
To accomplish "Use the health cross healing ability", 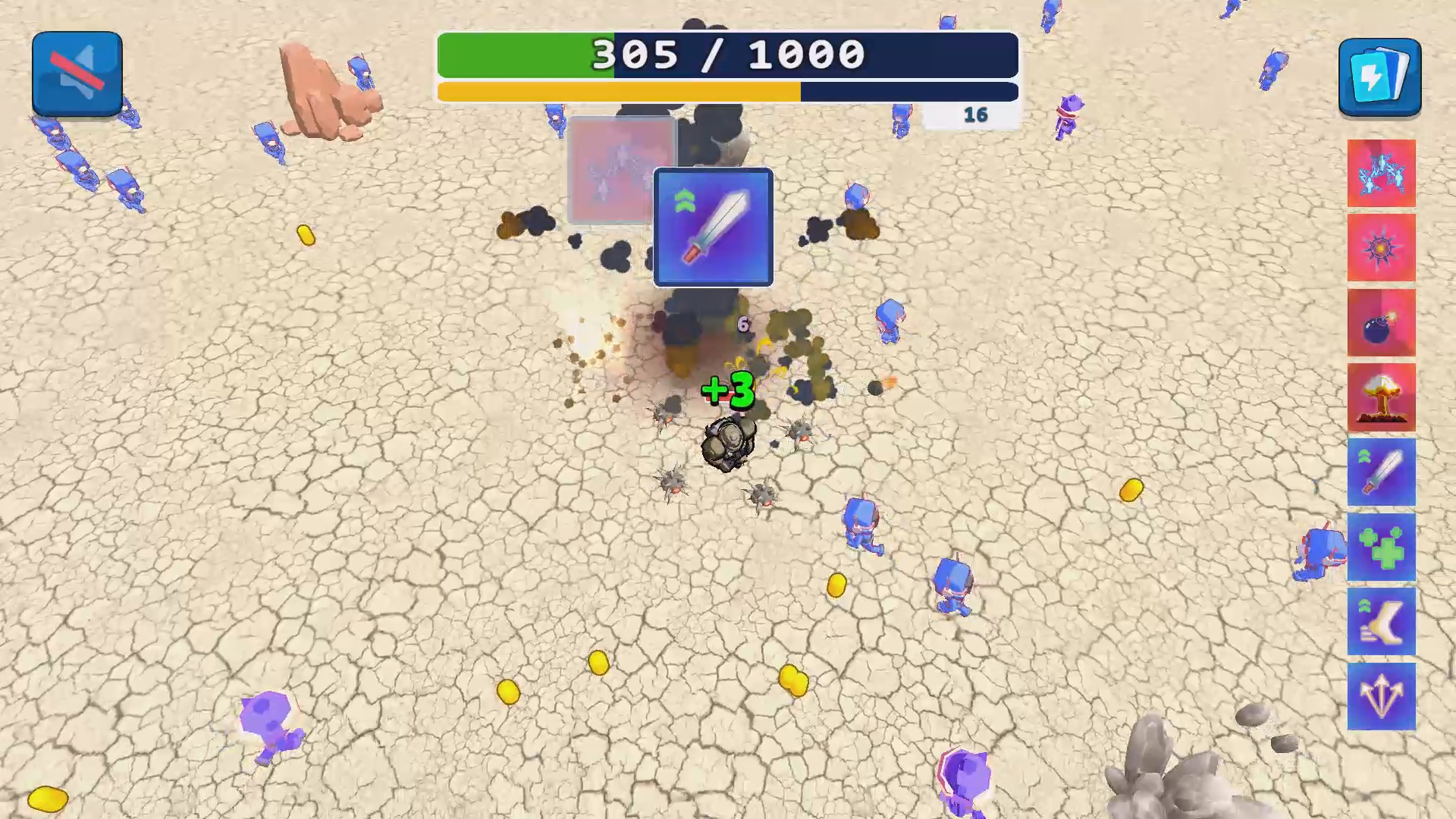I will pos(1381,548).
